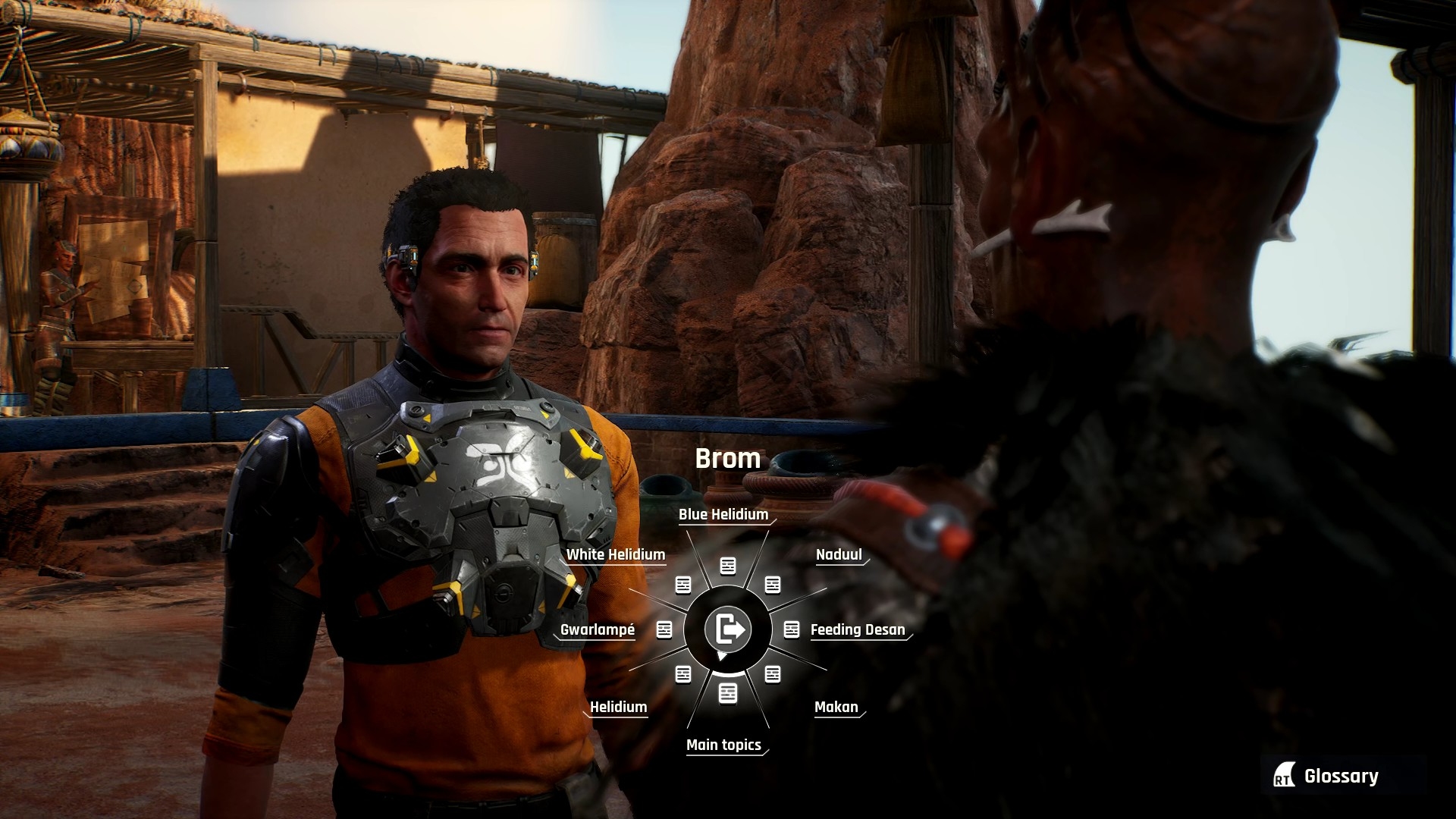
Task: Select the Naduul dialogue topic
Action: click(839, 555)
